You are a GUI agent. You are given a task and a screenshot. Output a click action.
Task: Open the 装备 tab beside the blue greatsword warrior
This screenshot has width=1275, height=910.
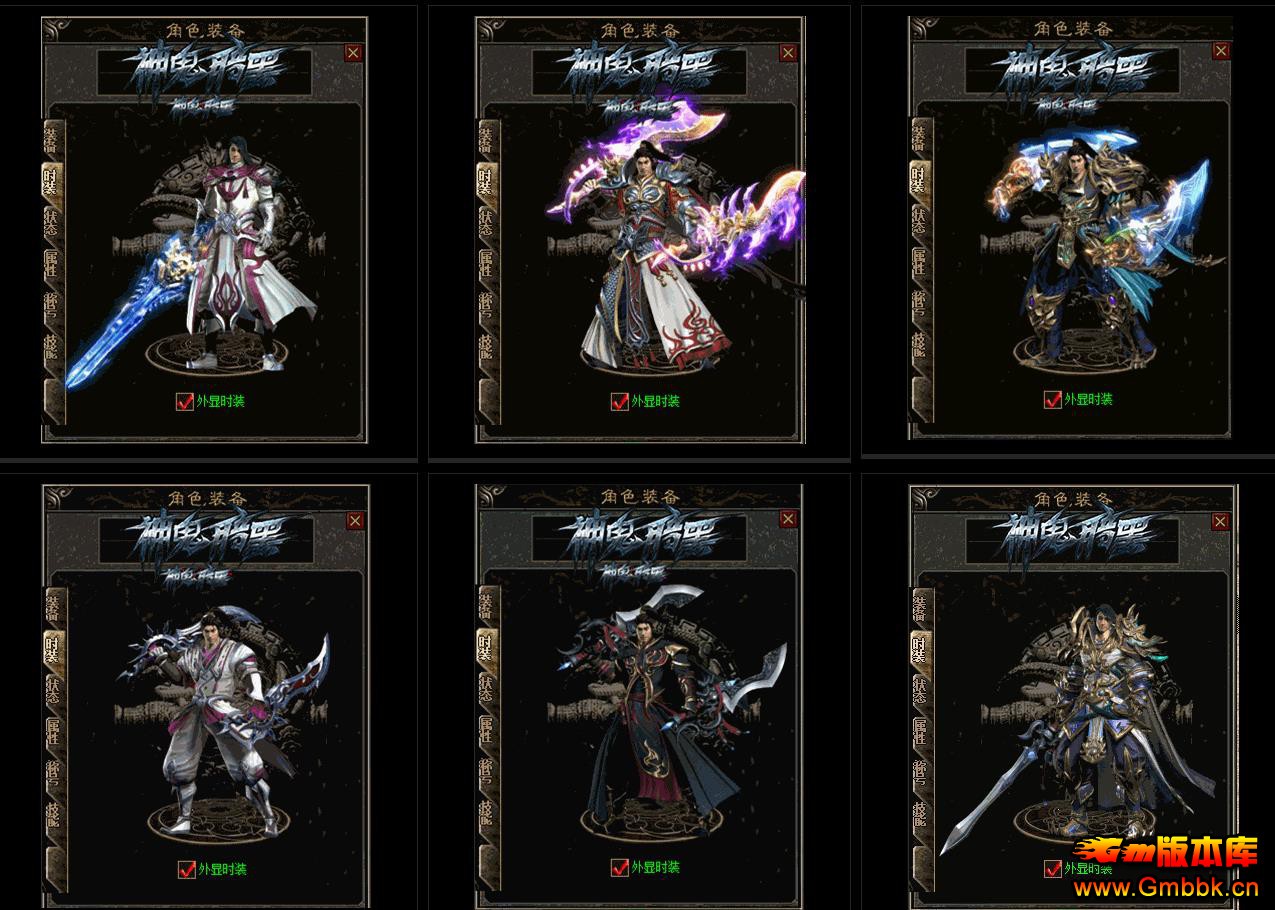click(51, 138)
